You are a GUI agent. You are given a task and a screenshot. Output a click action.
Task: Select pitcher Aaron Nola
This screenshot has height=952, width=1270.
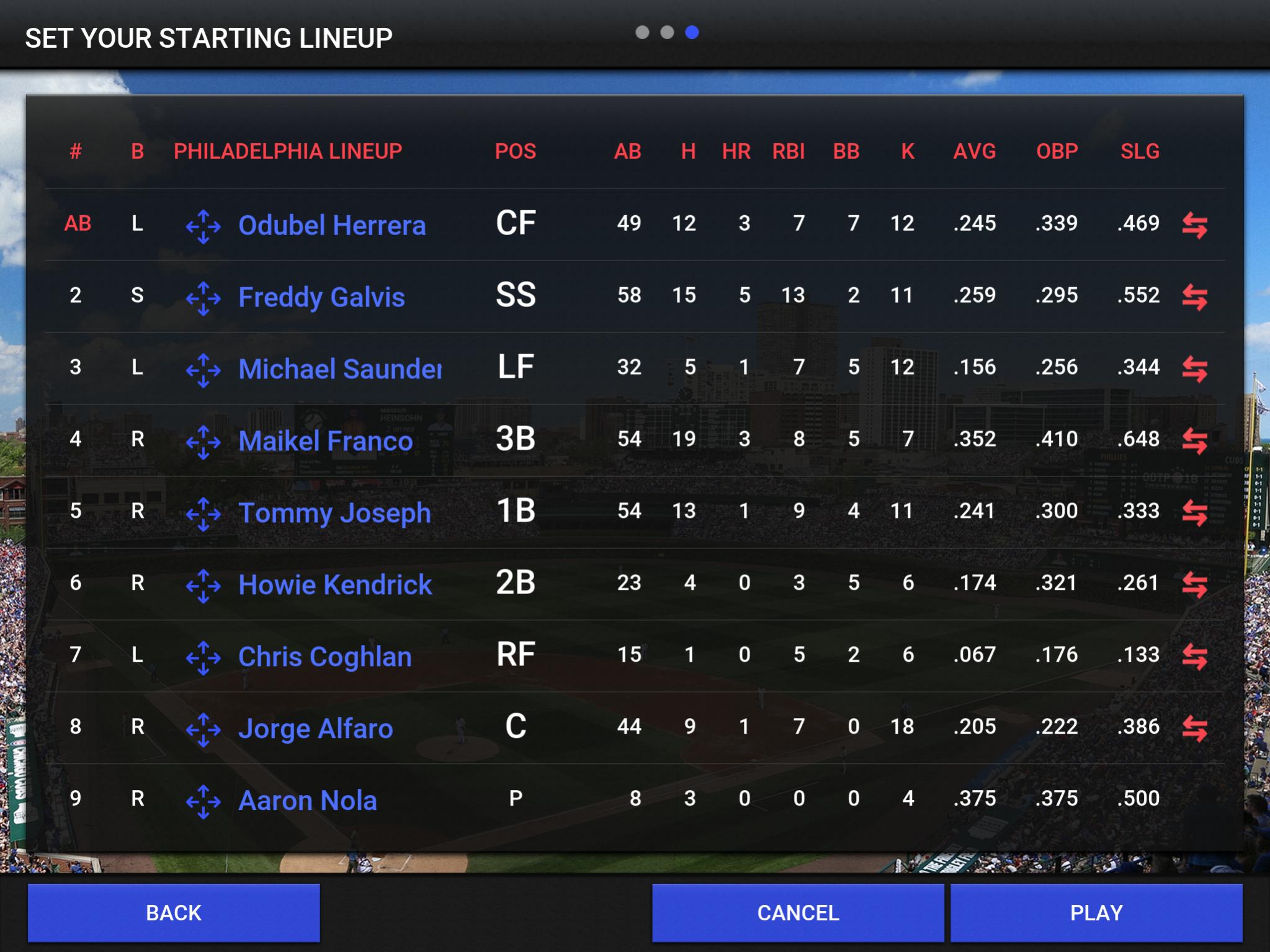[x=308, y=801]
